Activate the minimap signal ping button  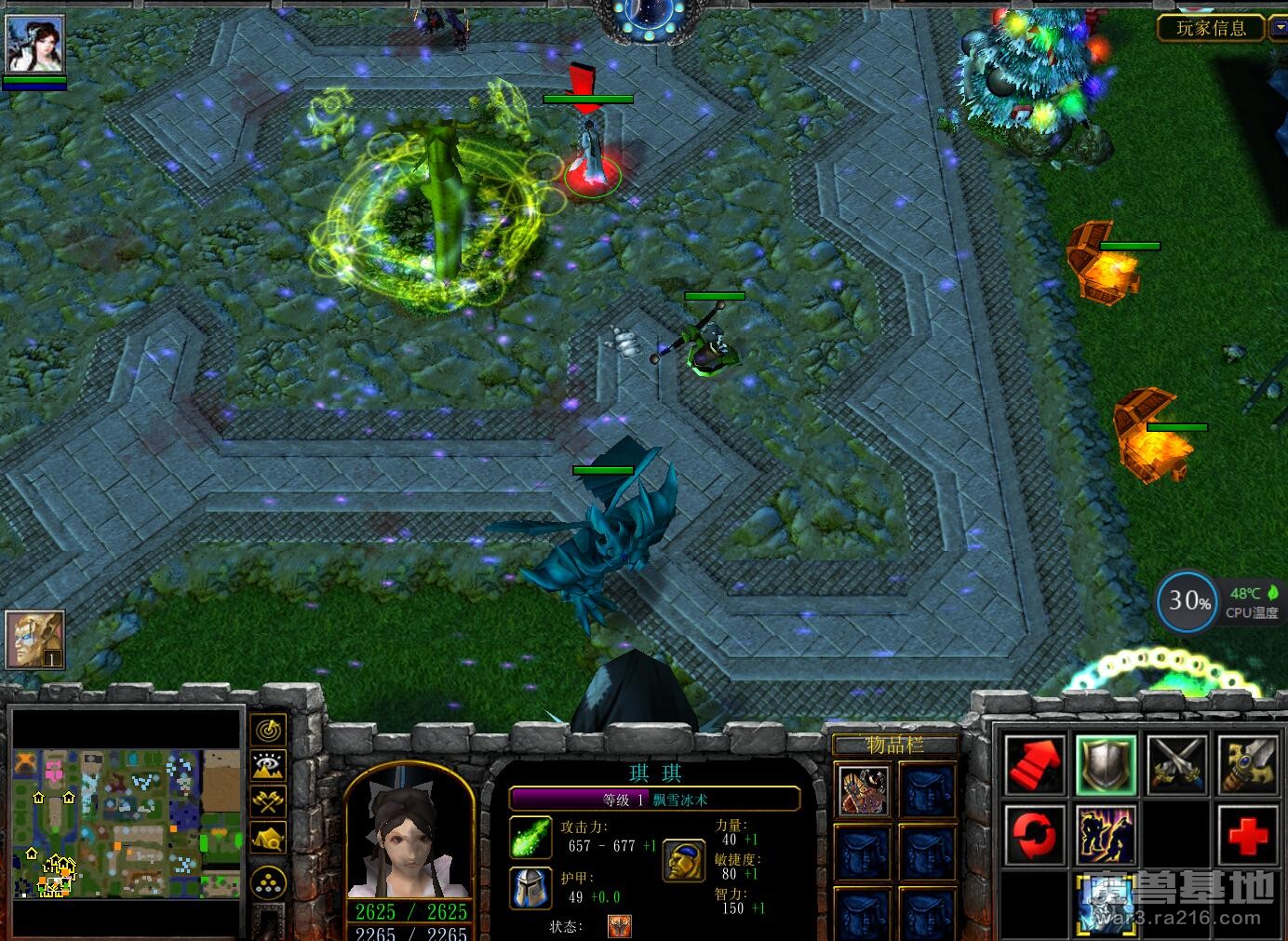pos(269,730)
